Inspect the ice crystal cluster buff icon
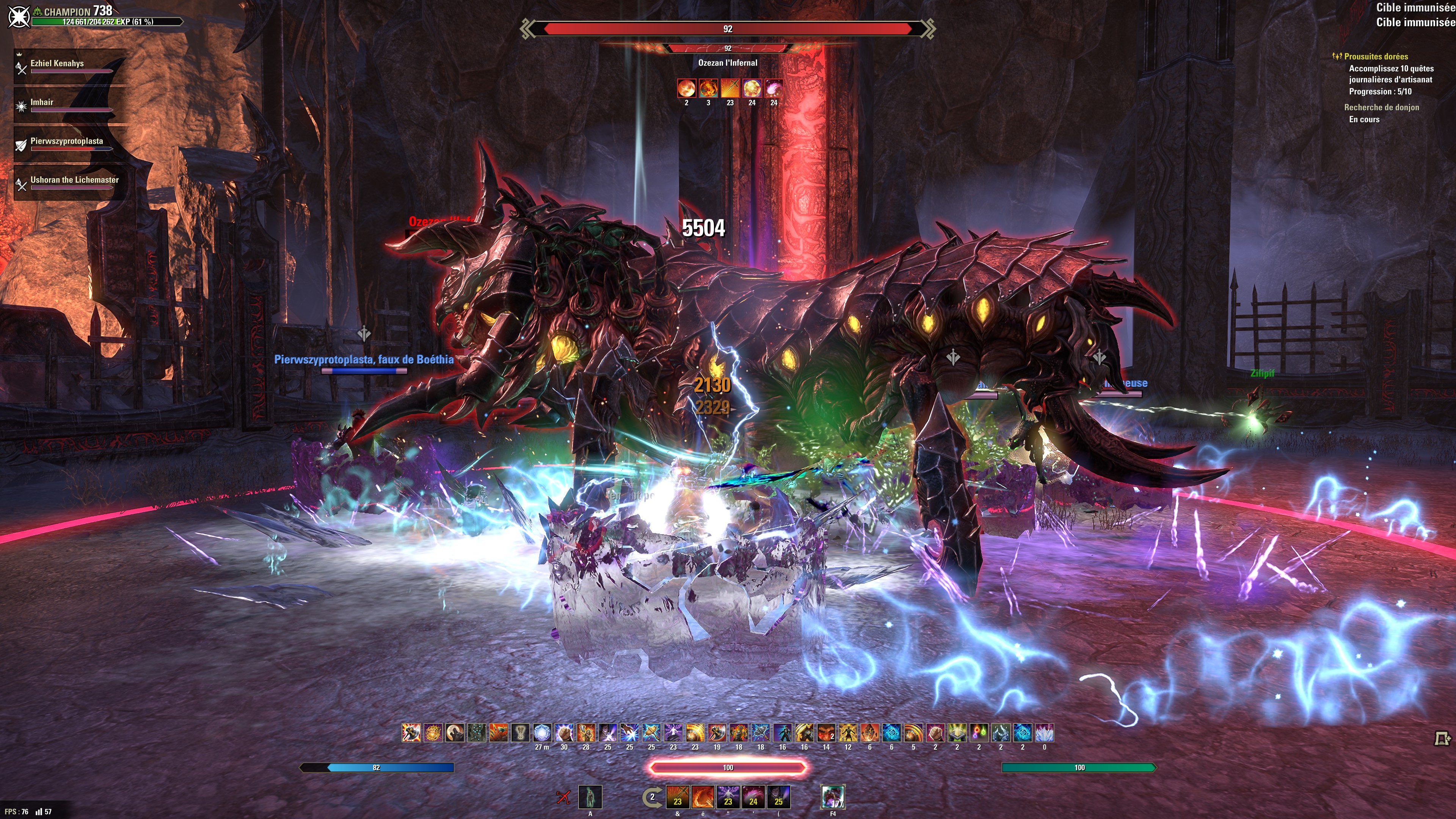The width and height of the screenshot is (1456, 819). pos(1045,733)
